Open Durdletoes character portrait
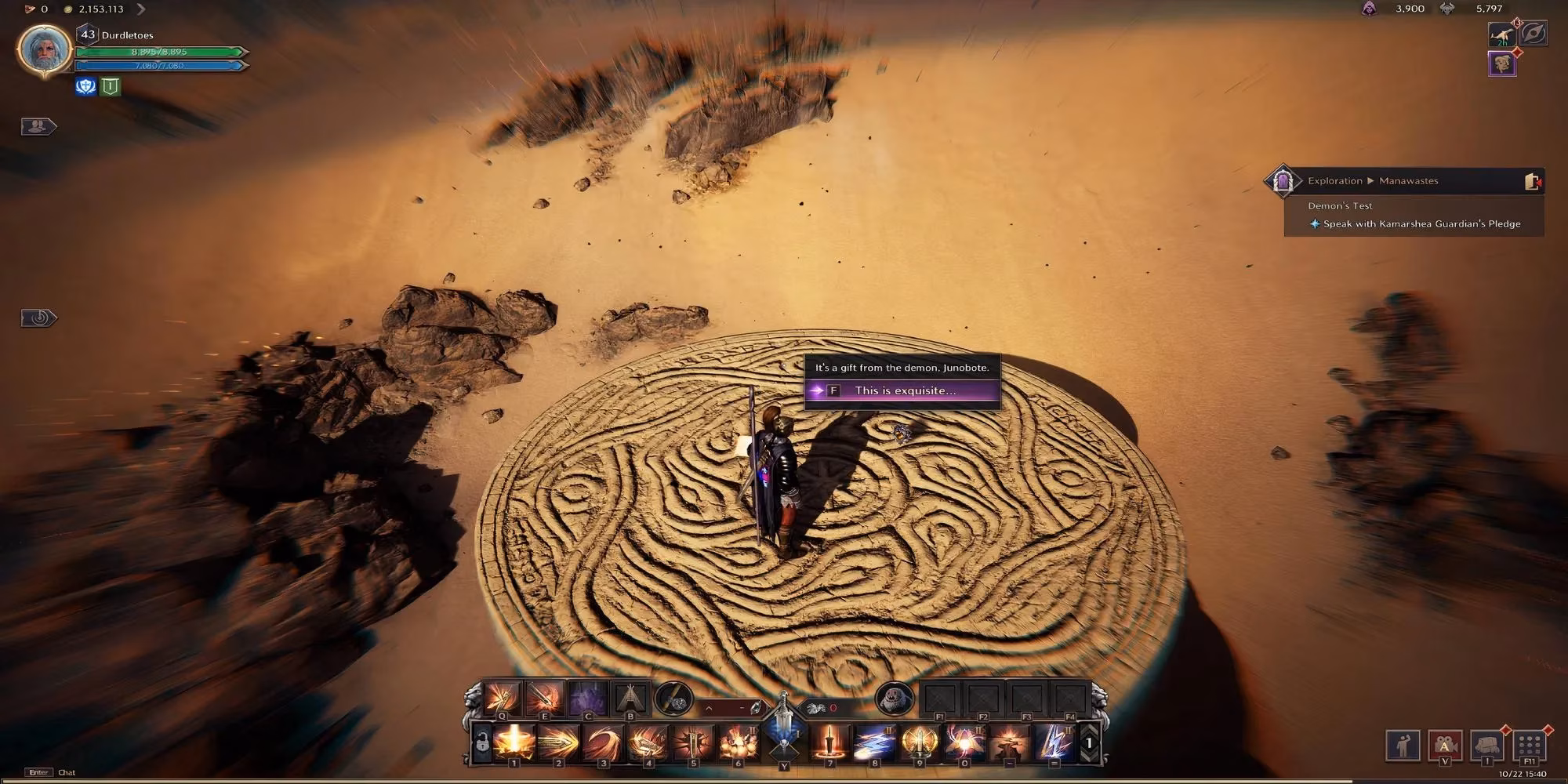Screen dimensions: 1568x784 pyautogui.click(x=45, y=50)
